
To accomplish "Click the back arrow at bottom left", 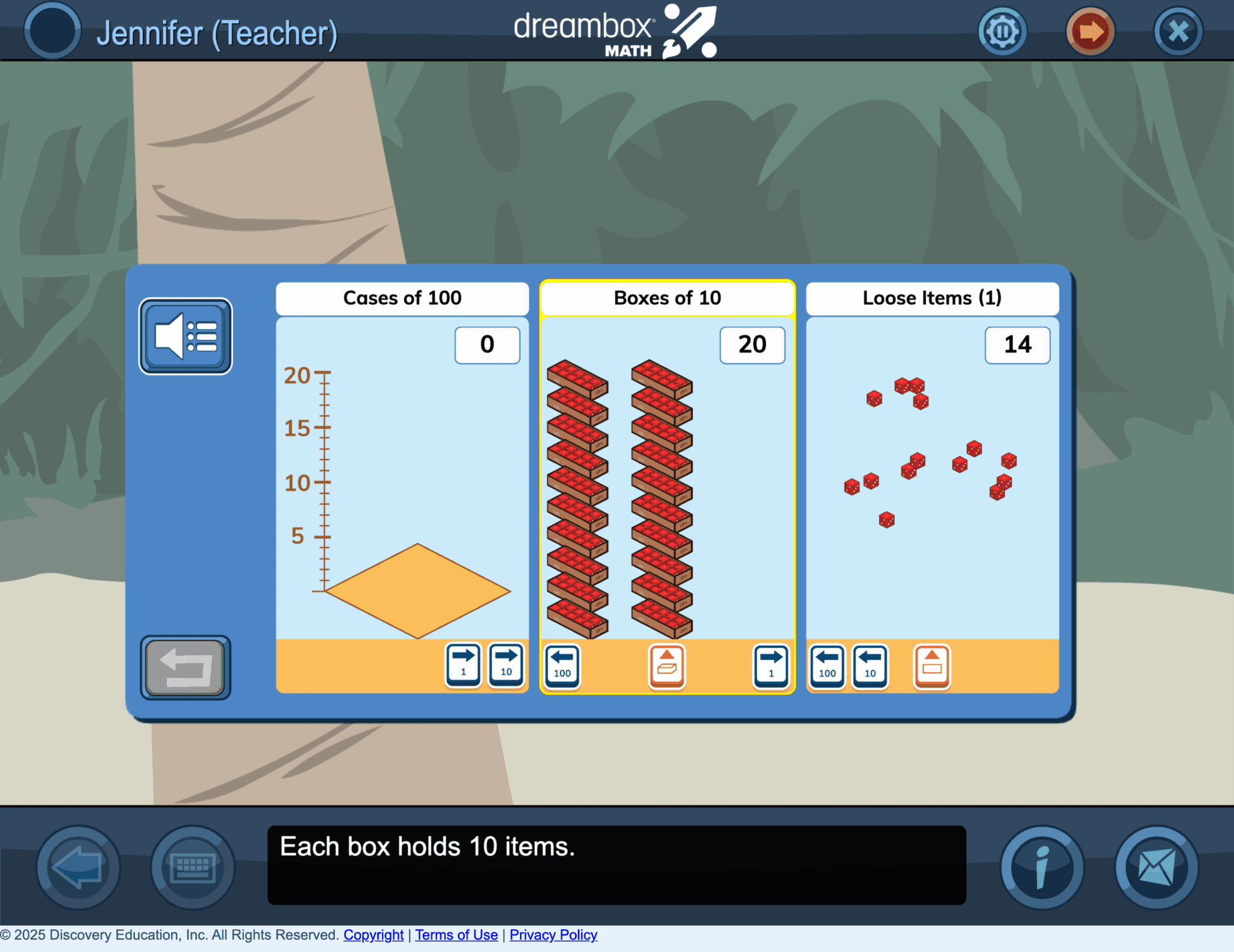I will [76, 868].
